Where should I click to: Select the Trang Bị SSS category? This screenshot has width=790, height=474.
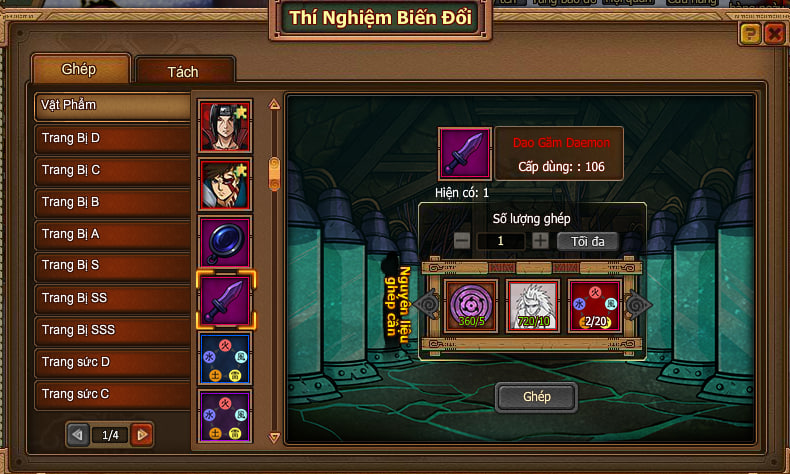click(112, 330)
